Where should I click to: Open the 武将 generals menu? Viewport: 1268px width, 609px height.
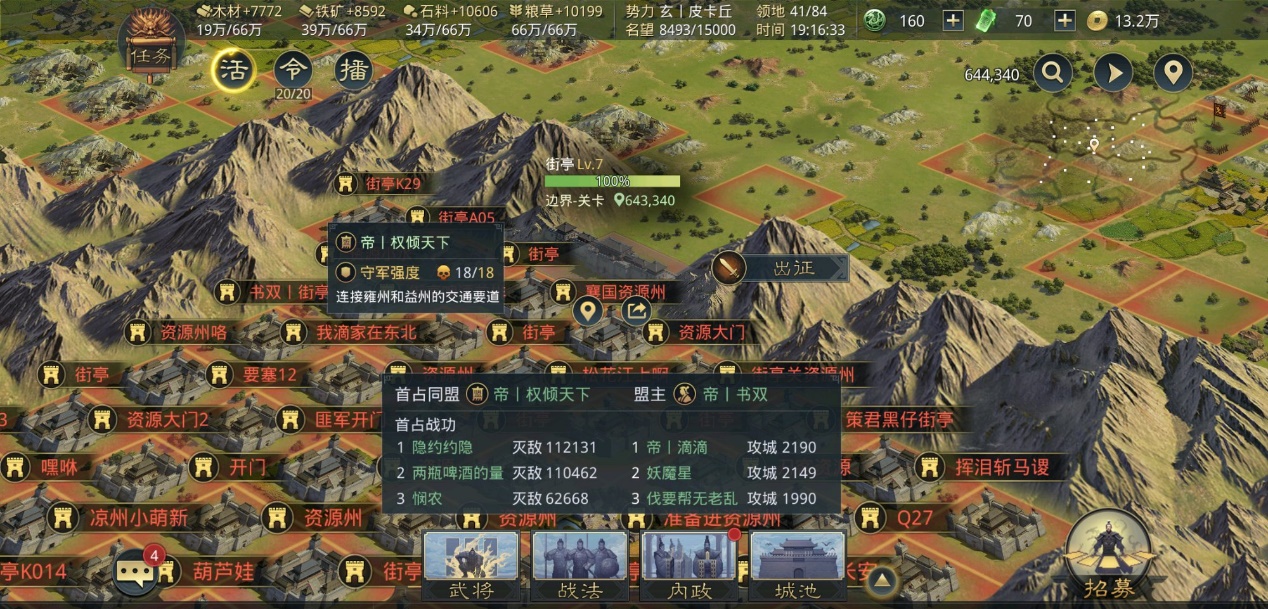coord(471,566)
